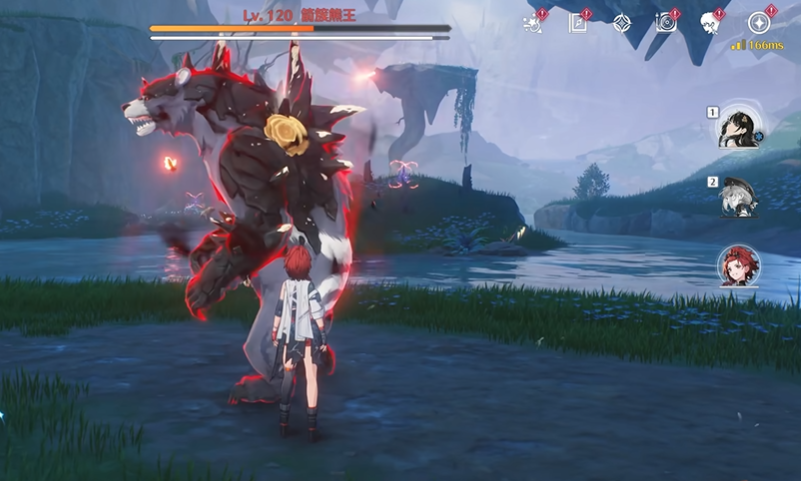This screenshot has width=801, height=481.
Task: Open the circled star menu icon
Action: 759,23
